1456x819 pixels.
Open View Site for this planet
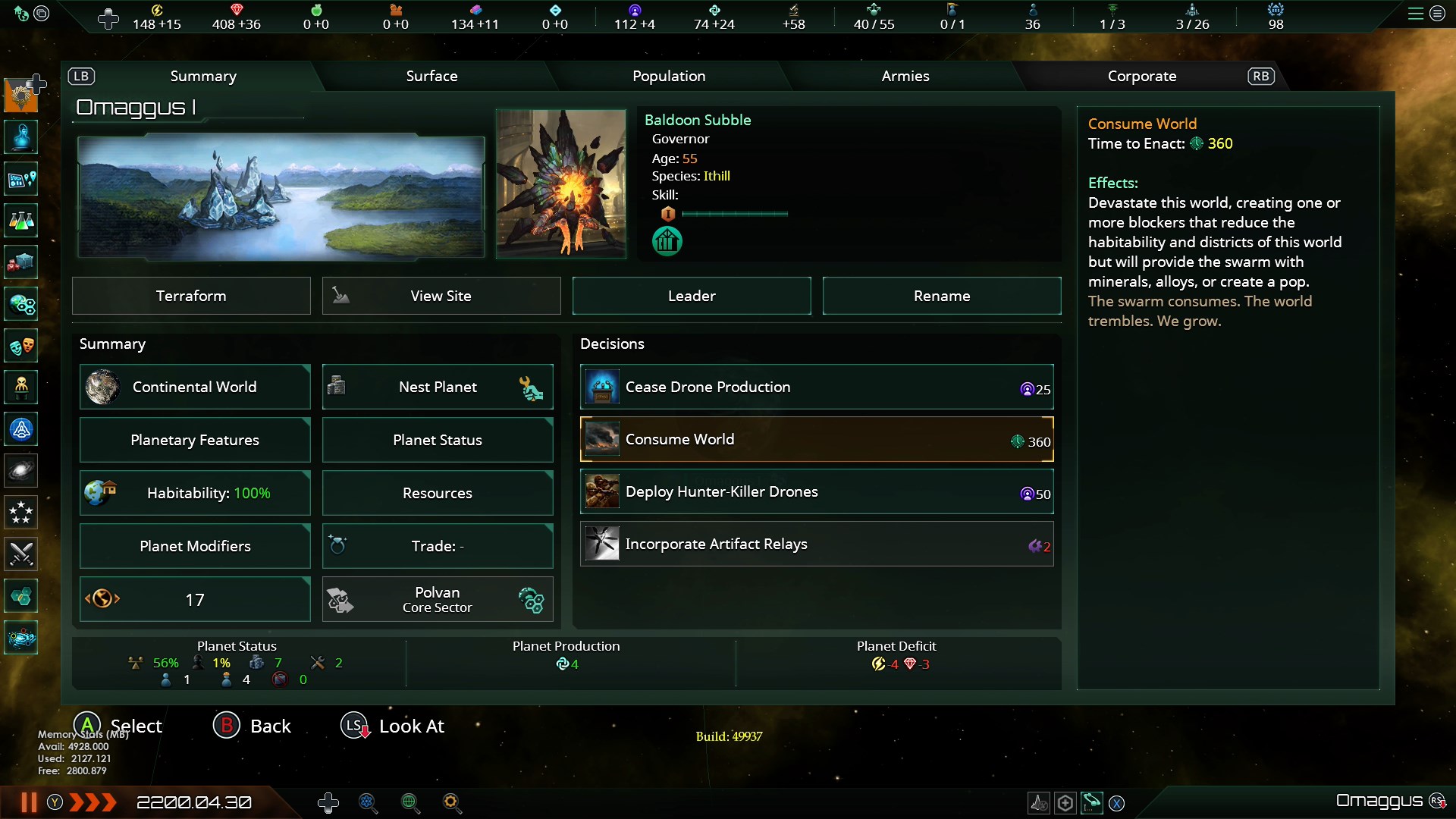pyautogui.click(x=441, y=296)
